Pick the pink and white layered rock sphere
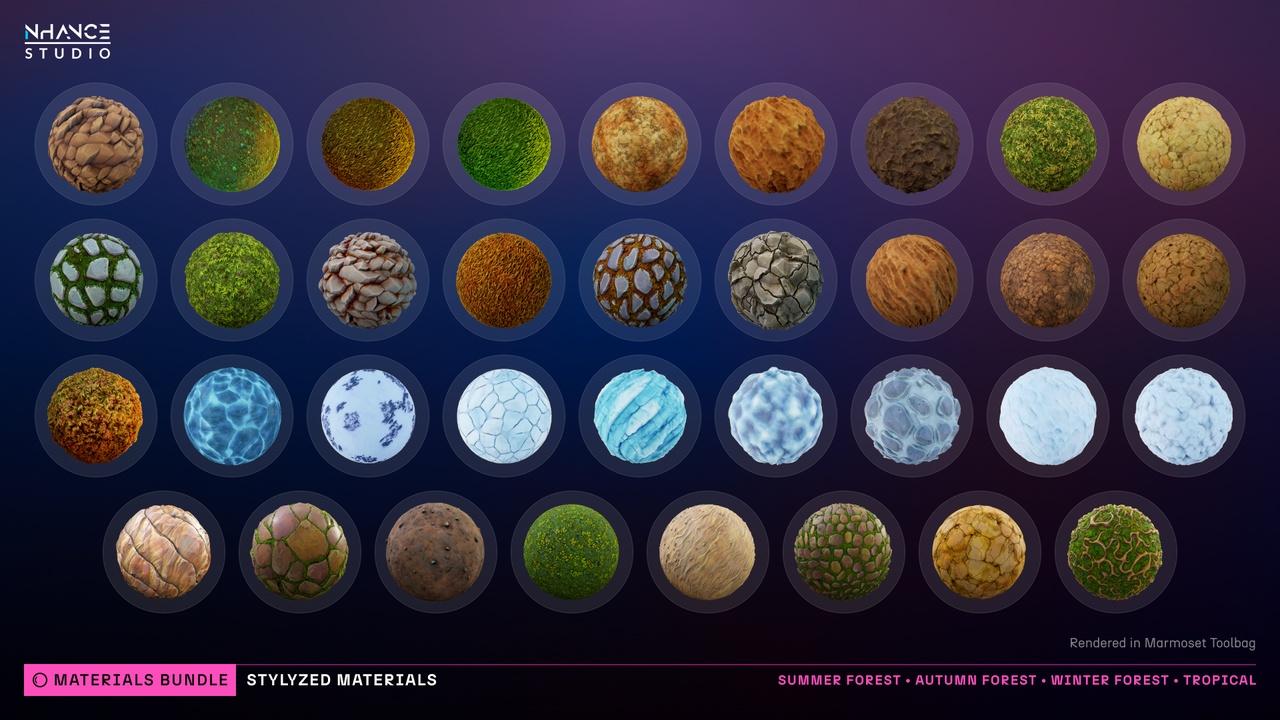The image size is (1280, 720). 368,280
